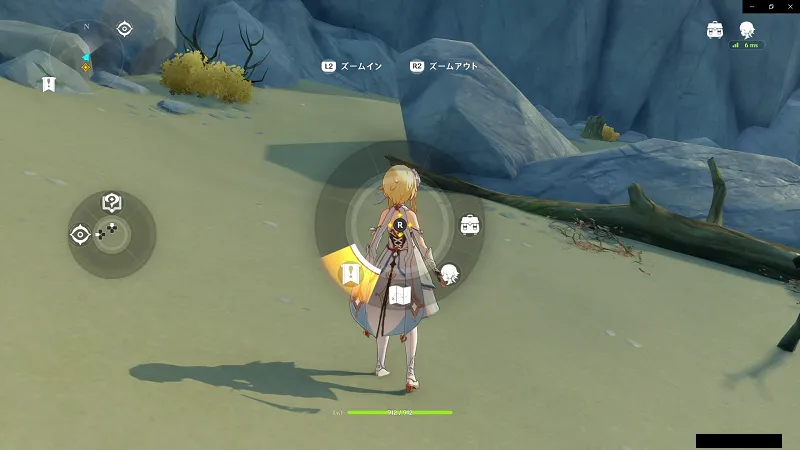Open the quest bookmark icon below the minimap

pyautogui.click(x=48, y=84)
